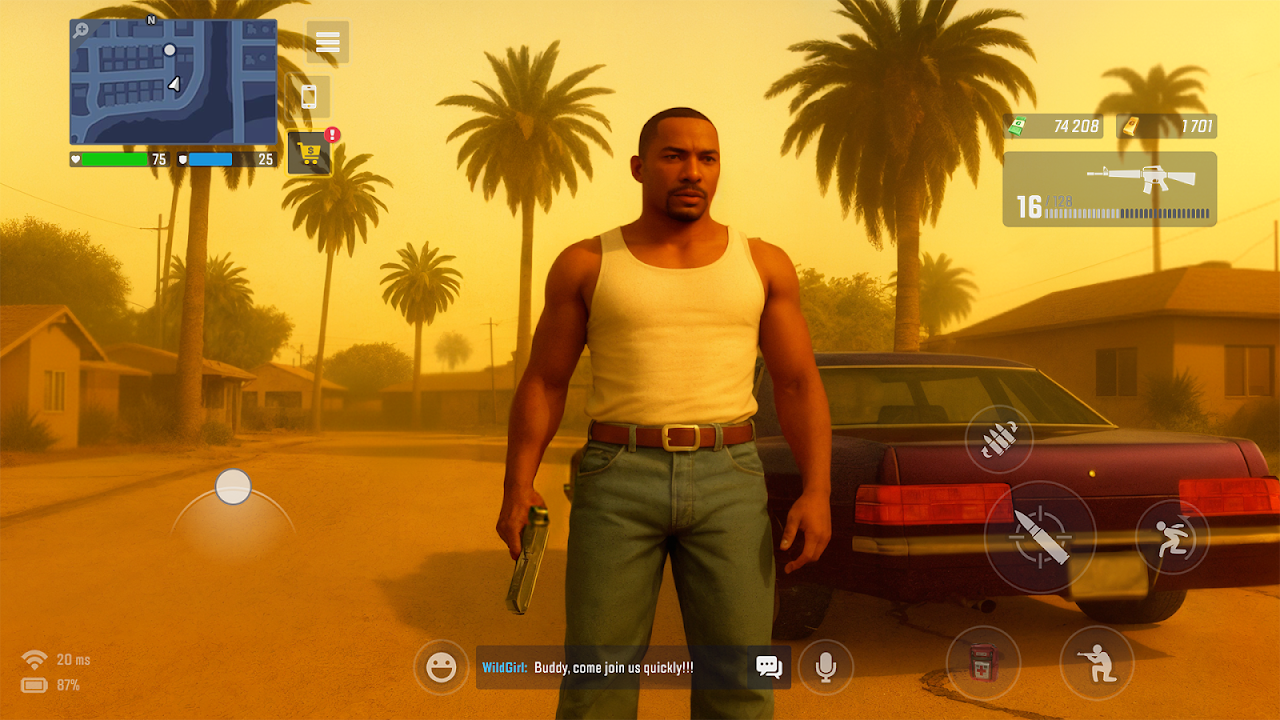Toggle the microphone voice chat
The image size is (1280, 720).
826,667
